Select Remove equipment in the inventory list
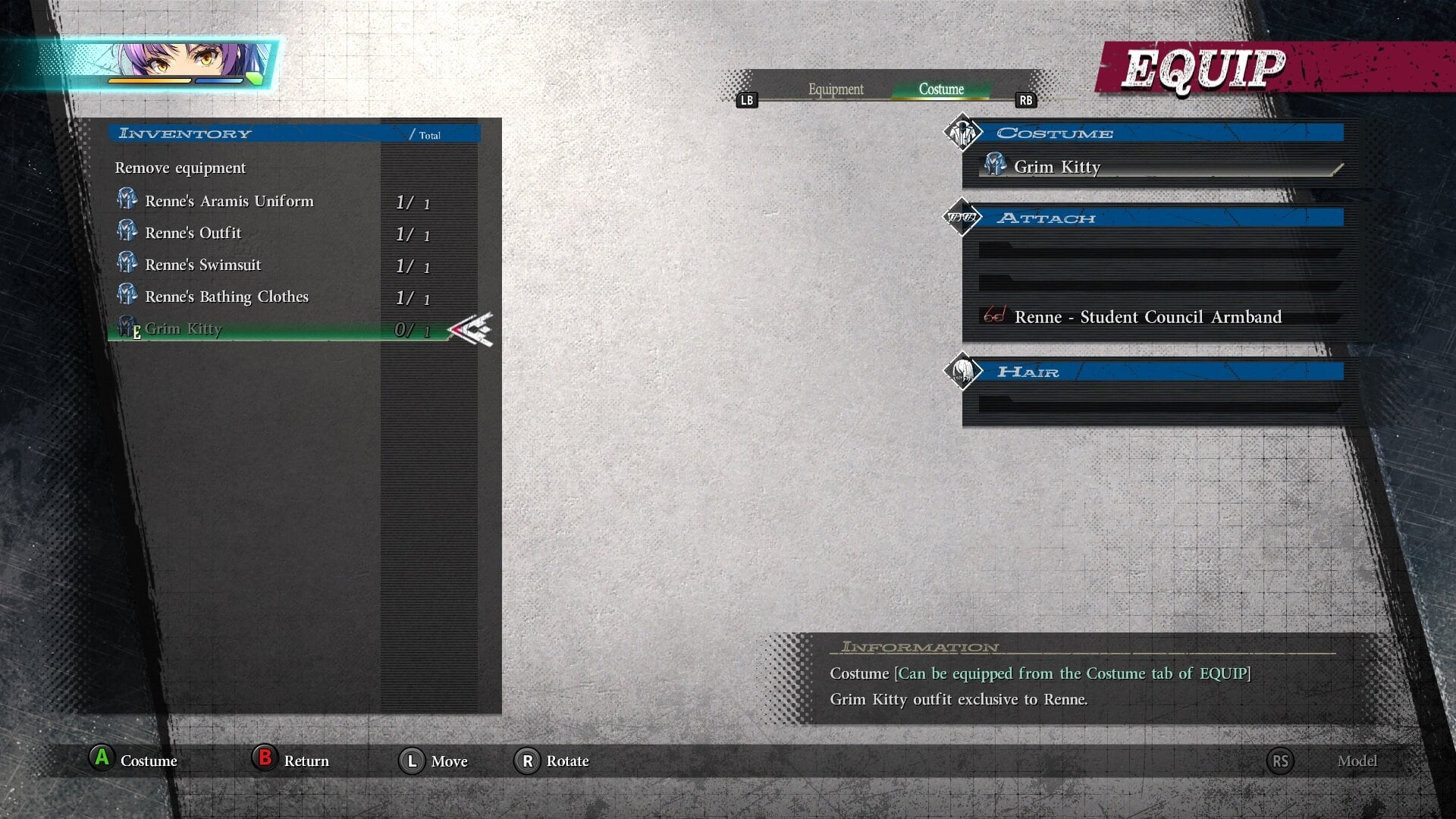 click(x=180, y=168)
